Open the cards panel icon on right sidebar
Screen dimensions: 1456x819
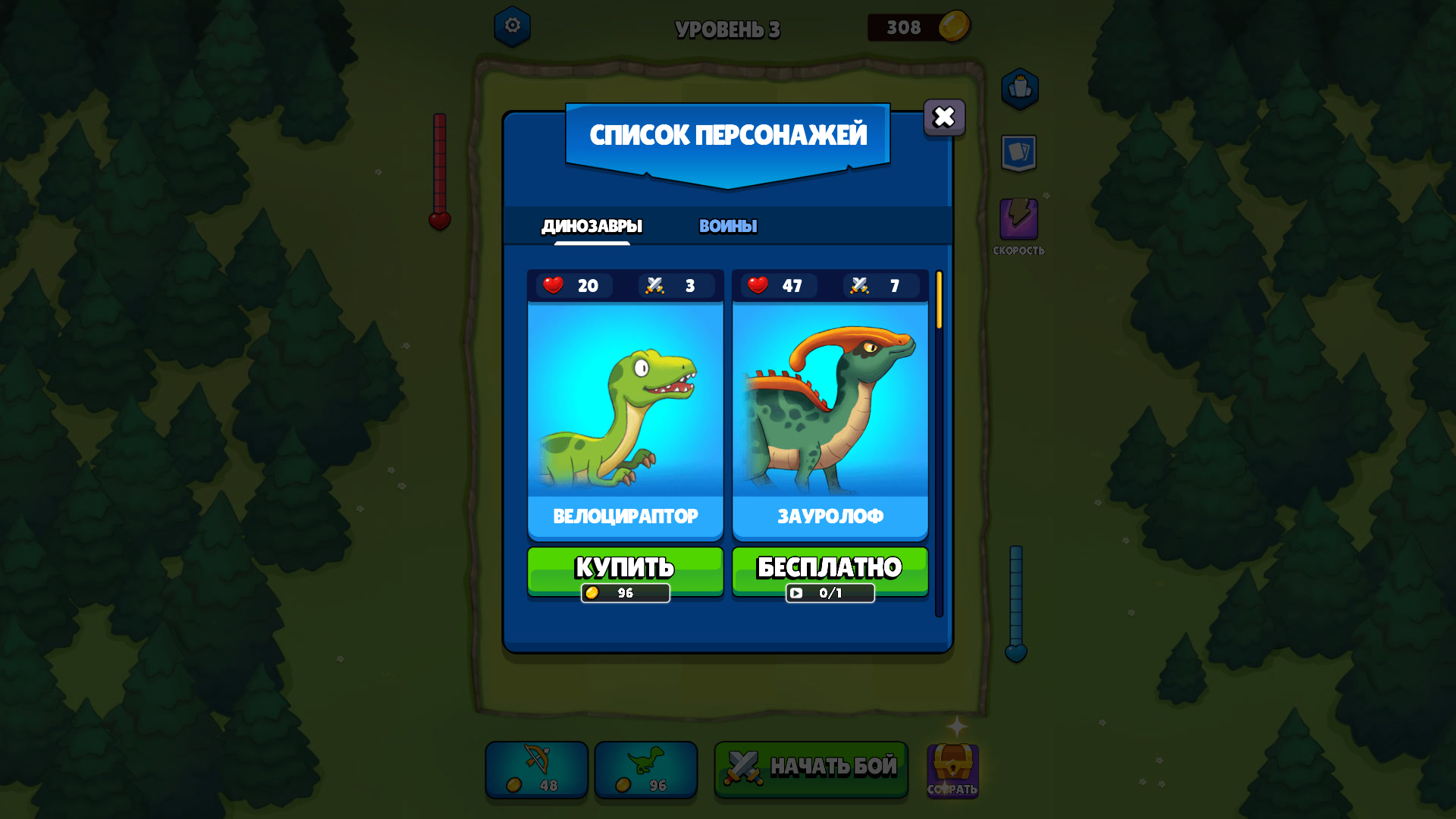click(x=1020, y=152)
